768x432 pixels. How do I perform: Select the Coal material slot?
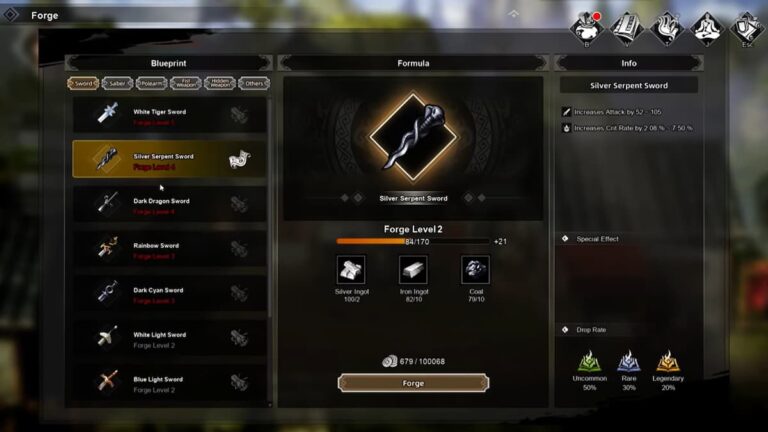coord(475,270)
